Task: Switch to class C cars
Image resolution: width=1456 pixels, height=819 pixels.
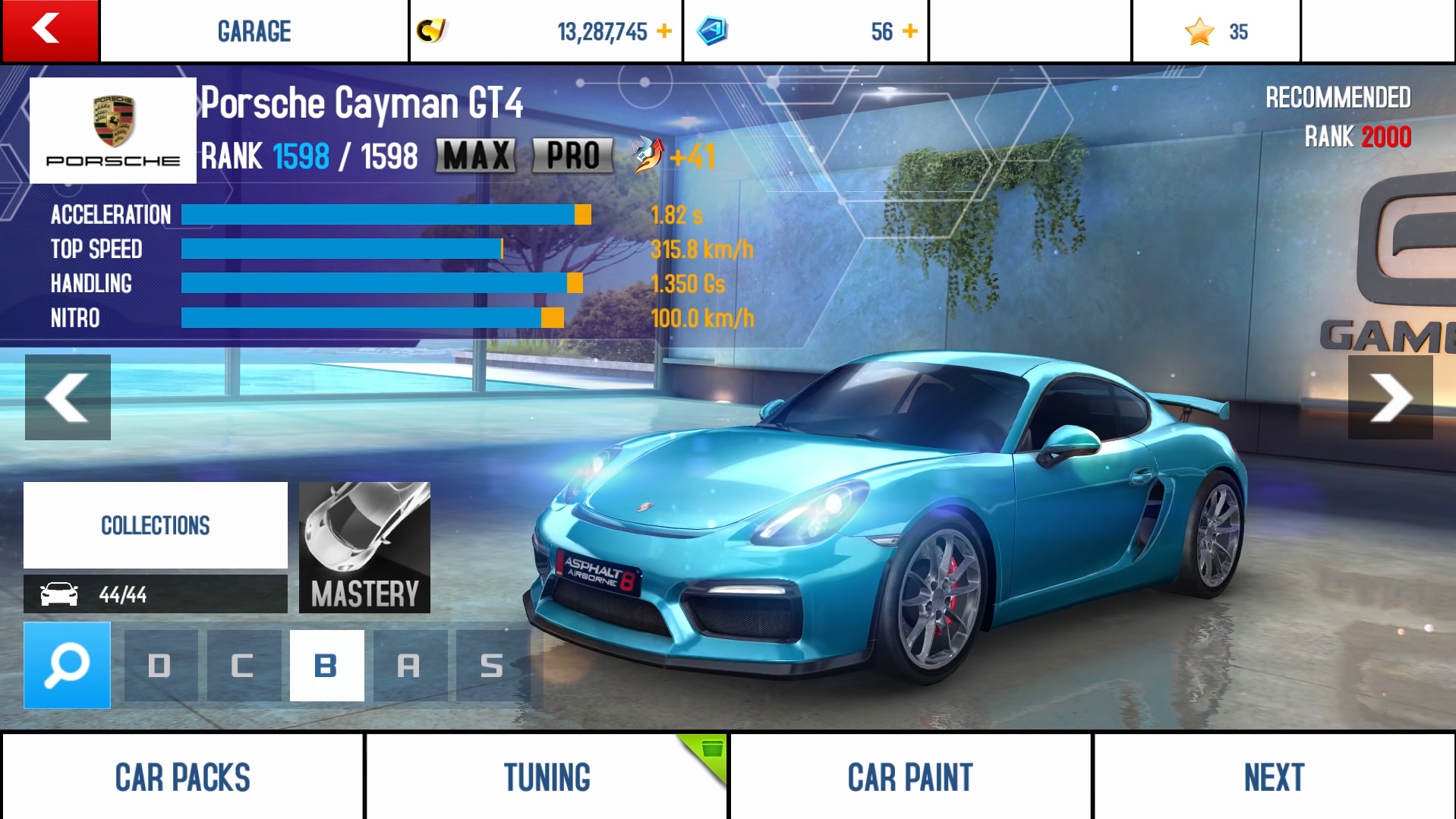Action: tap(243, 666)
